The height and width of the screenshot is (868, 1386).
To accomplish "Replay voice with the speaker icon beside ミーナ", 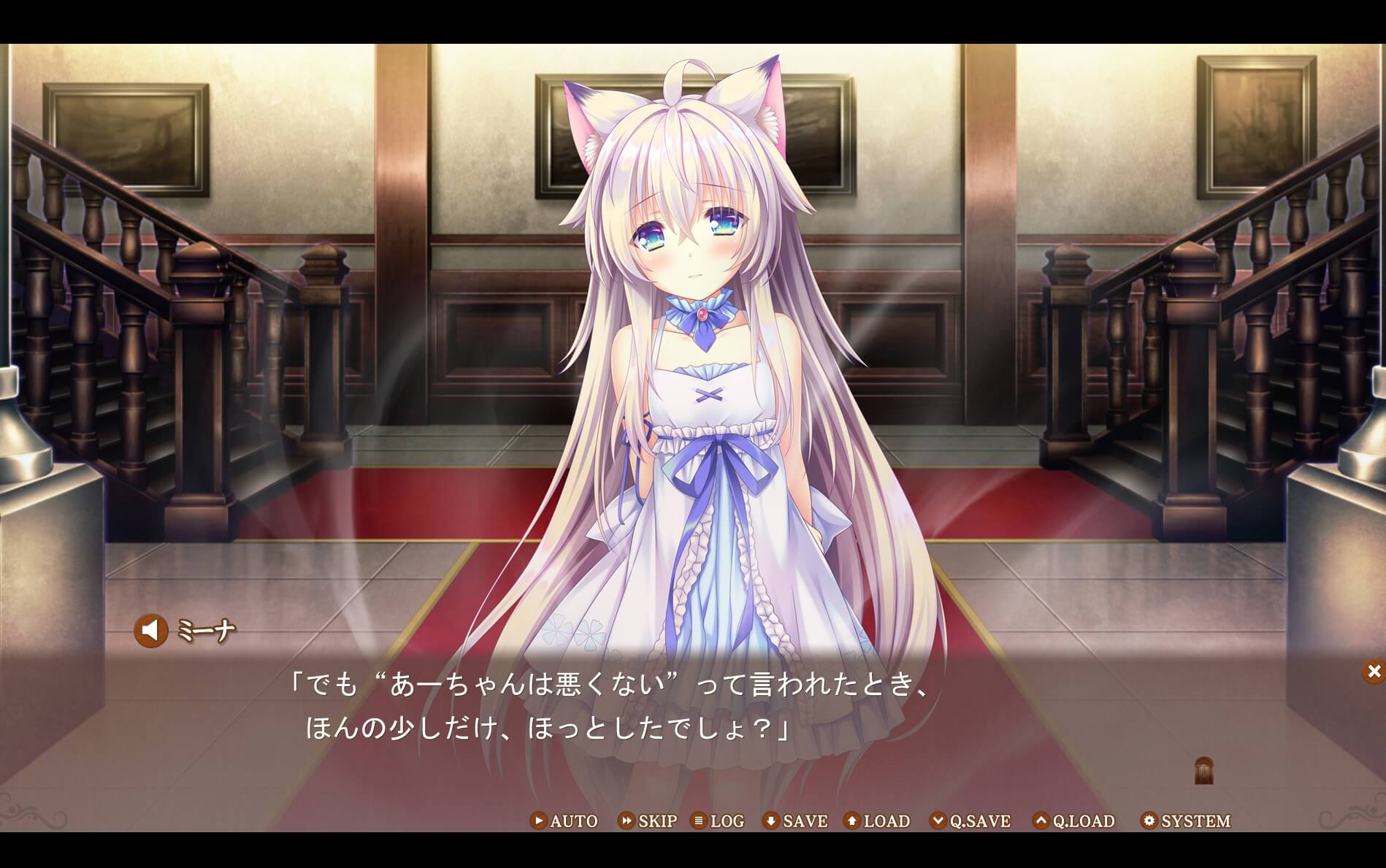I will click(x=150, y=629).
